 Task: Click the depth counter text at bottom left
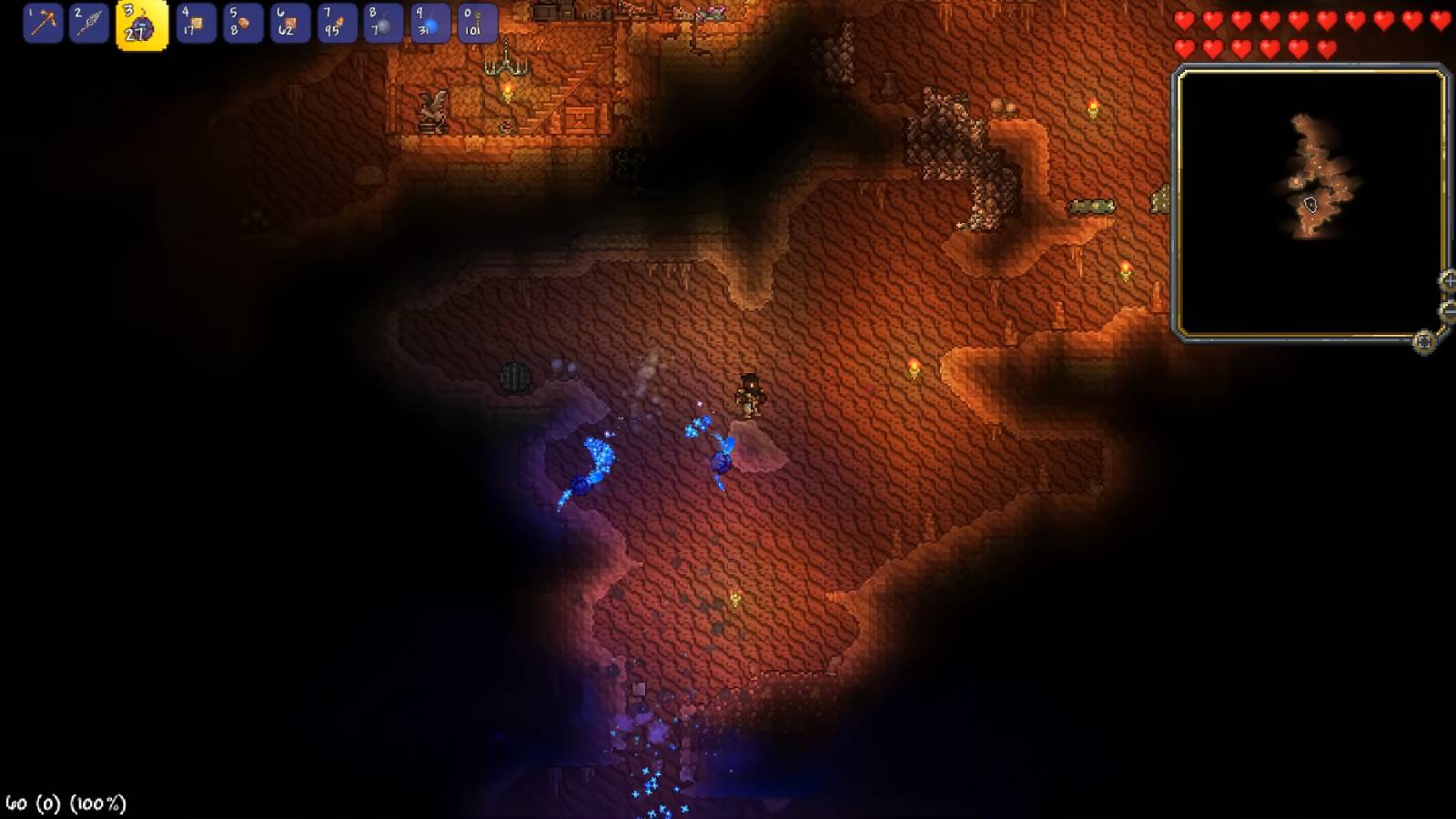point(64,802)
